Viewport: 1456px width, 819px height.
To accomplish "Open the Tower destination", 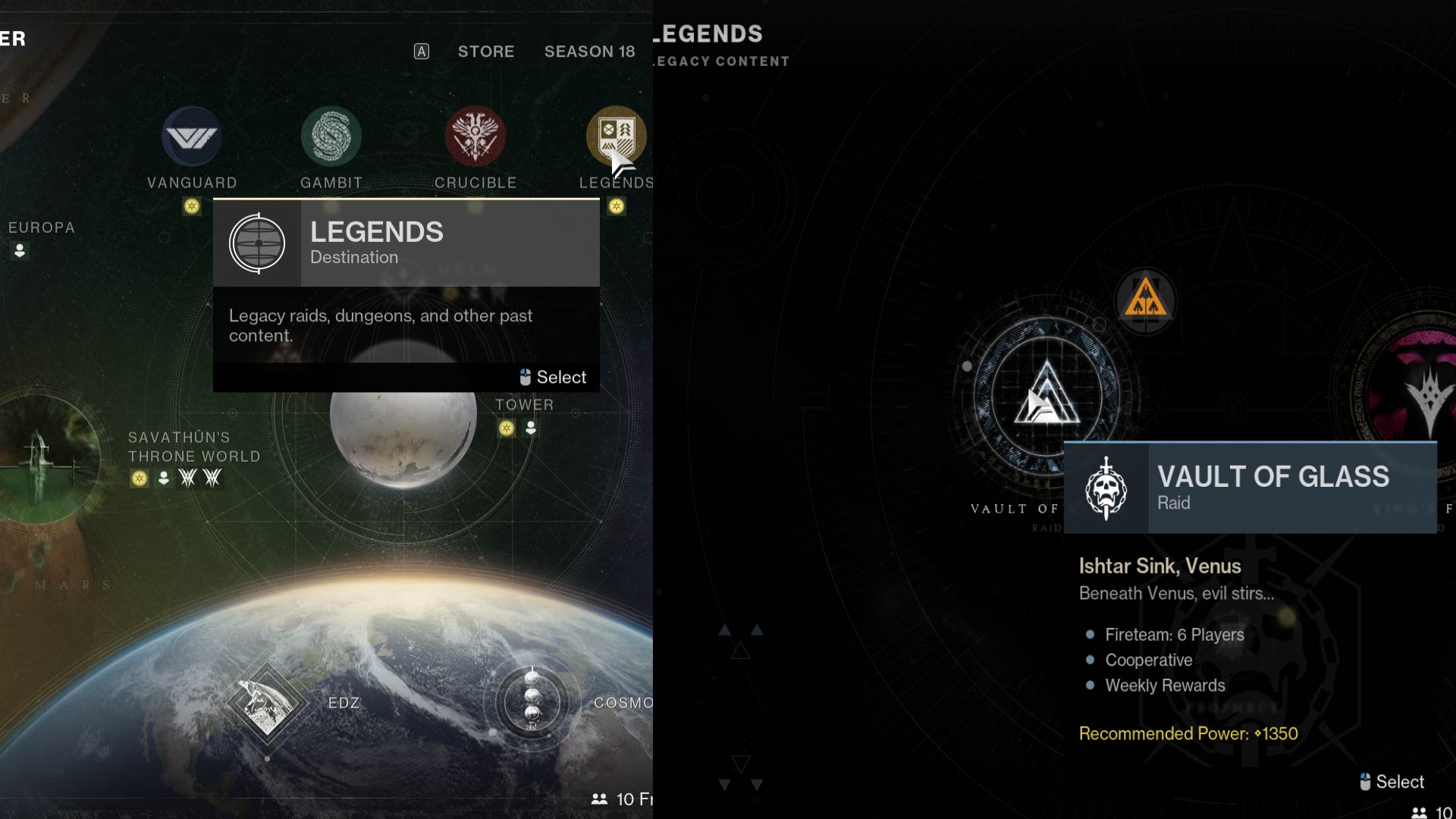I will pos(525,404).
